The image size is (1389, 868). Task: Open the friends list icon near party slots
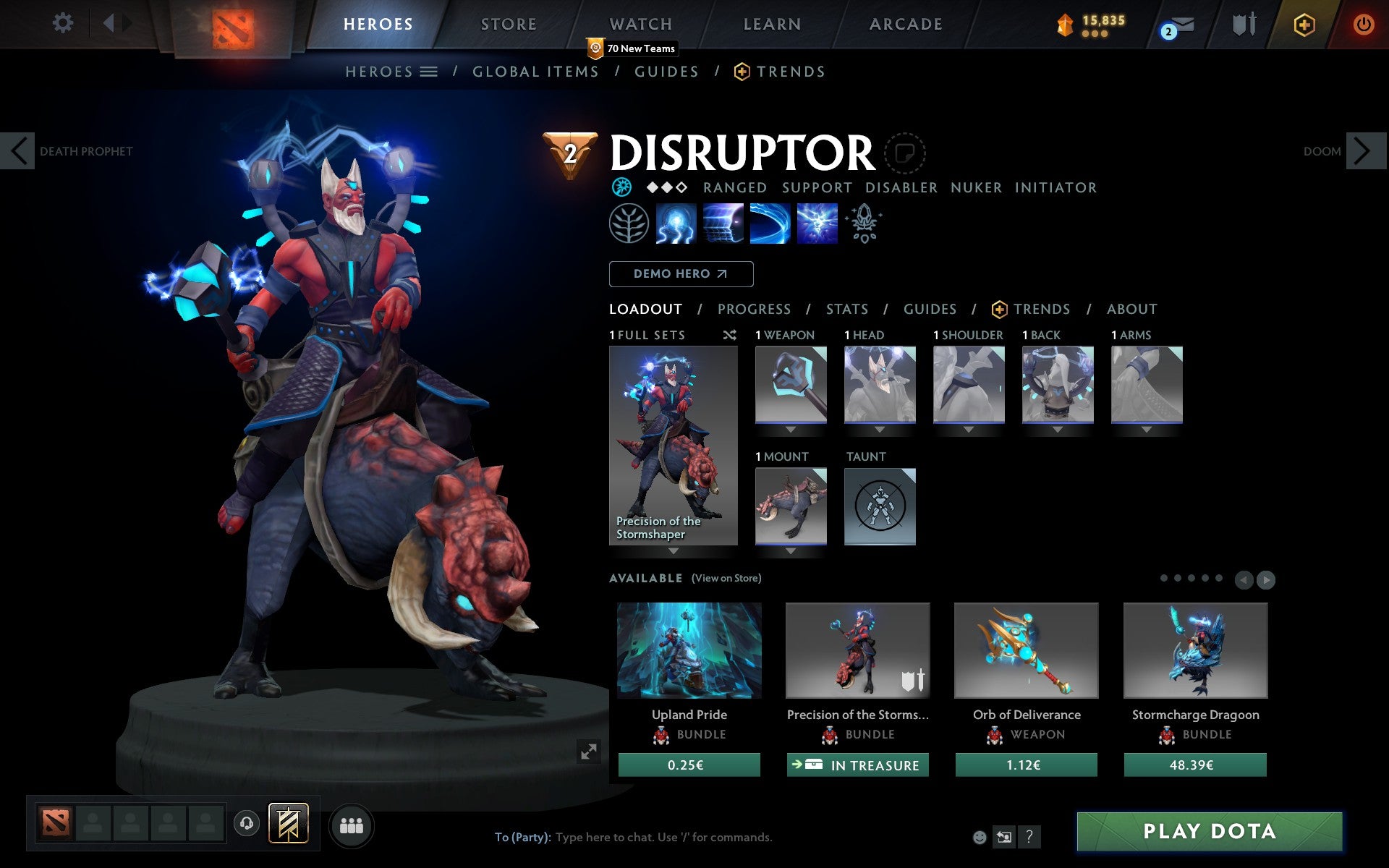[352, 824]
